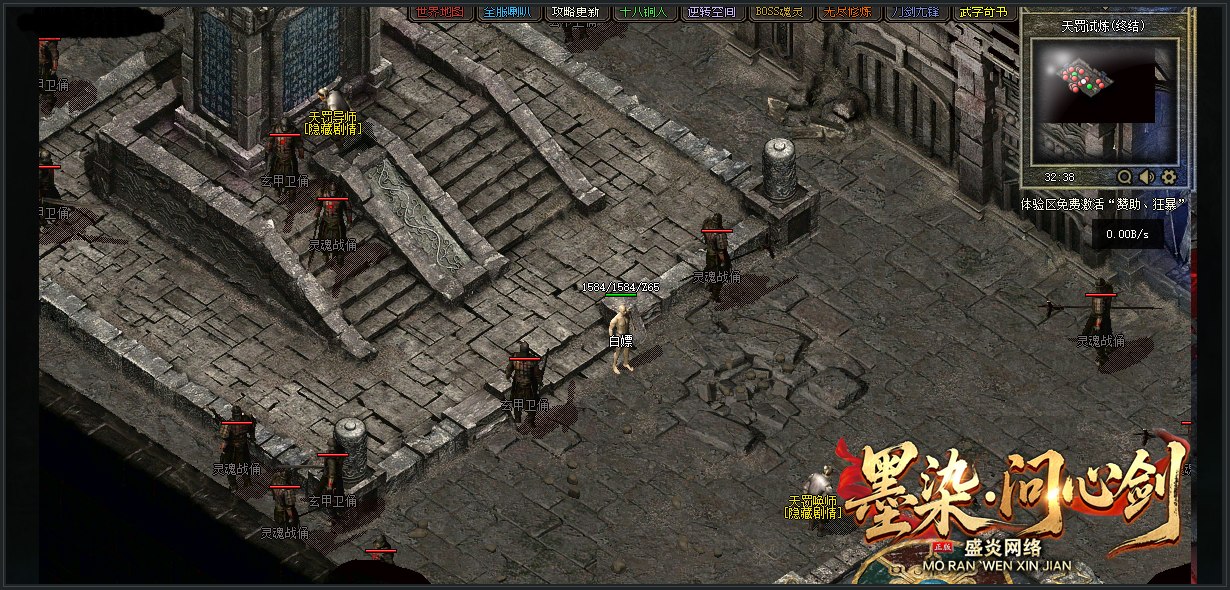
Task: Click the magnifier icon under the minimap
Action: tap(1125, 177)
